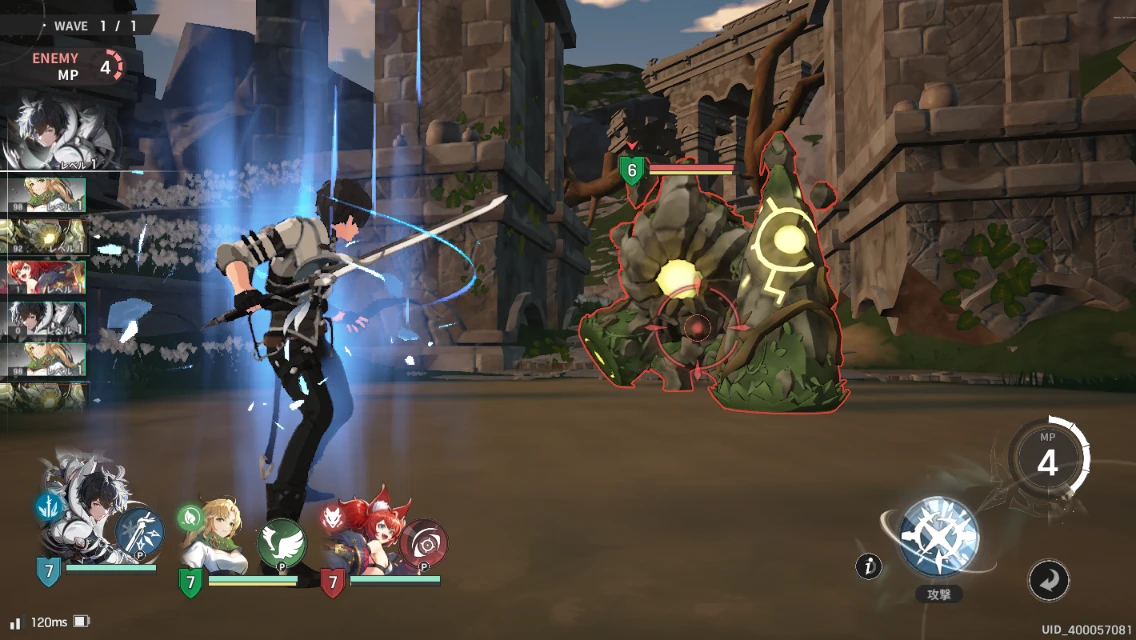This screenshot has width=1136, height=640.
Task: Activate the green wing skill icon
Action: [x=281, y=543]
